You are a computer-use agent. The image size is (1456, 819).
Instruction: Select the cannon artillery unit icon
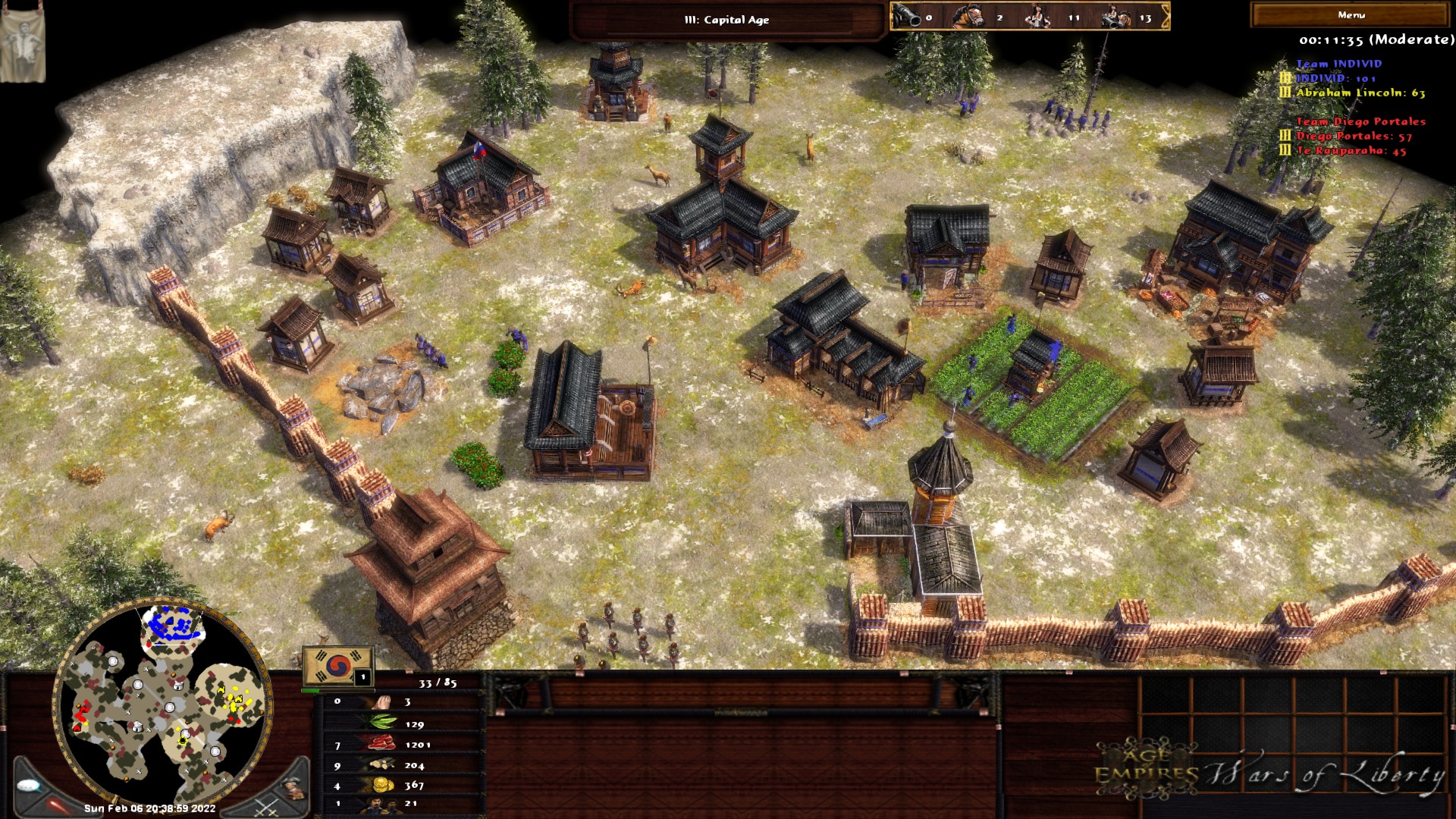tap(907, 17)
